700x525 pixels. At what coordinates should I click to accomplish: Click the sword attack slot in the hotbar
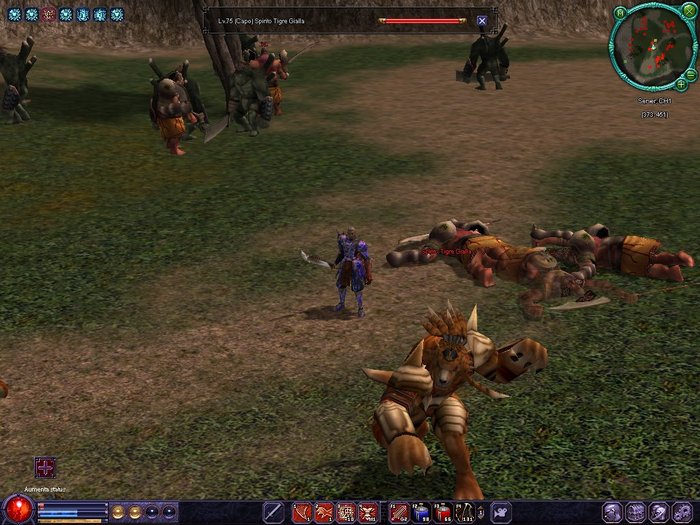273,512
